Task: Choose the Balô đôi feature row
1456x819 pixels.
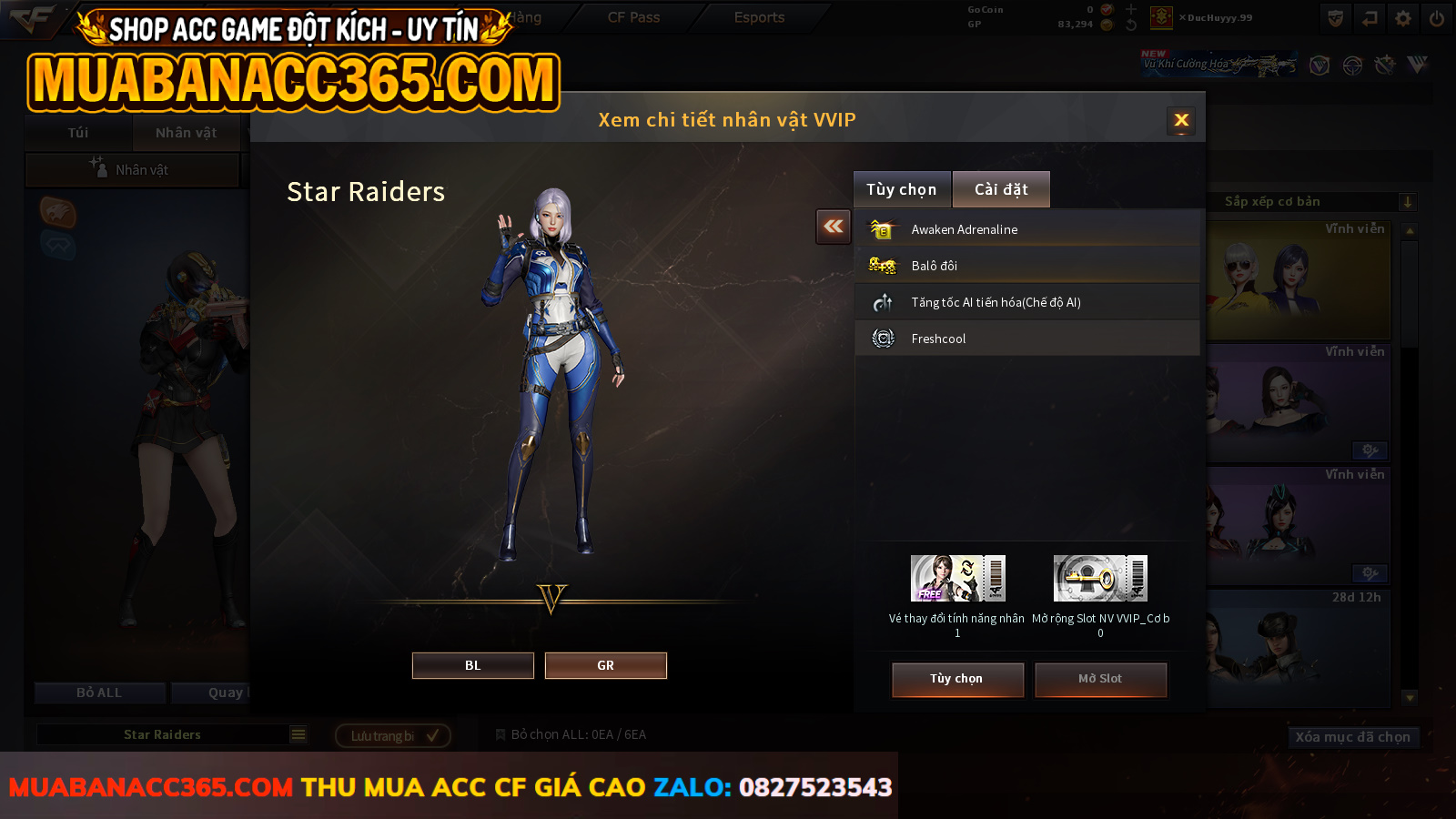Action: tap(1026, 266)
